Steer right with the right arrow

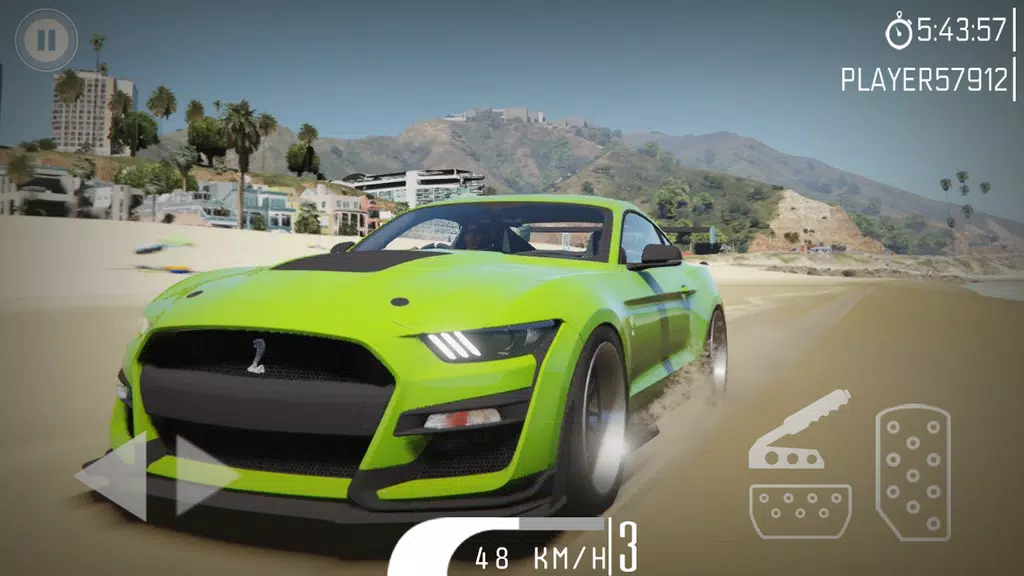pyautogui.click(x=204, y=476)
